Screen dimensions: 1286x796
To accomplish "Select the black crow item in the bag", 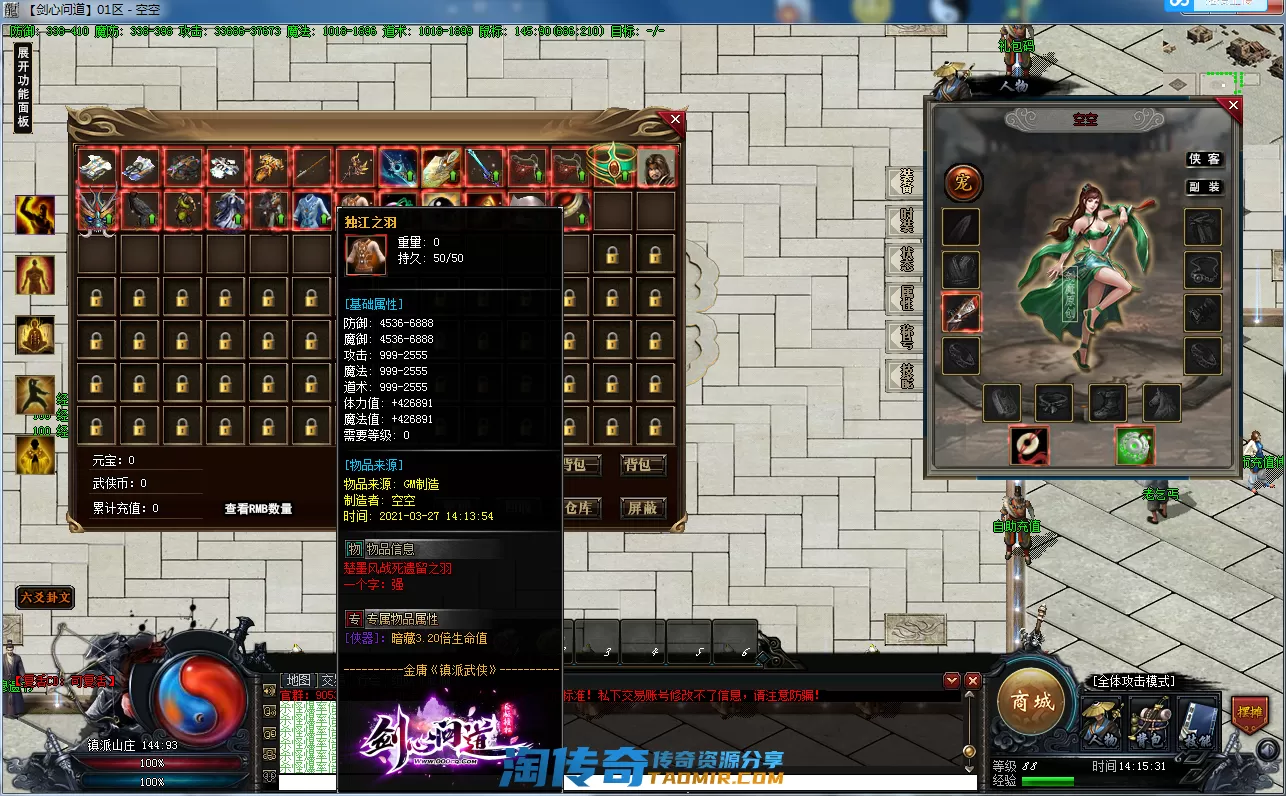I will tap(139, 211).
